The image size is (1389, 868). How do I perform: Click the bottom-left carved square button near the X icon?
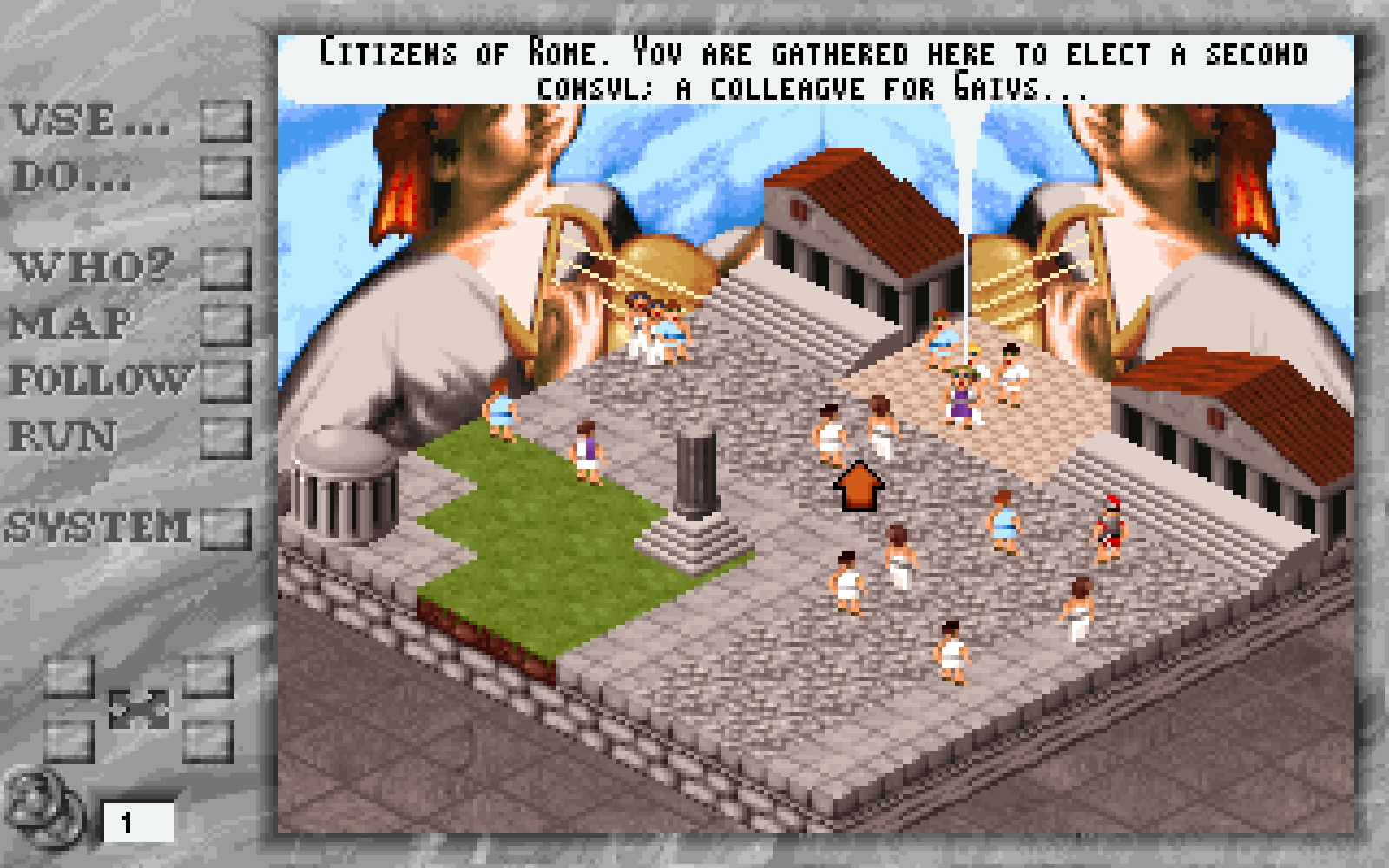[x=68, y=742]
